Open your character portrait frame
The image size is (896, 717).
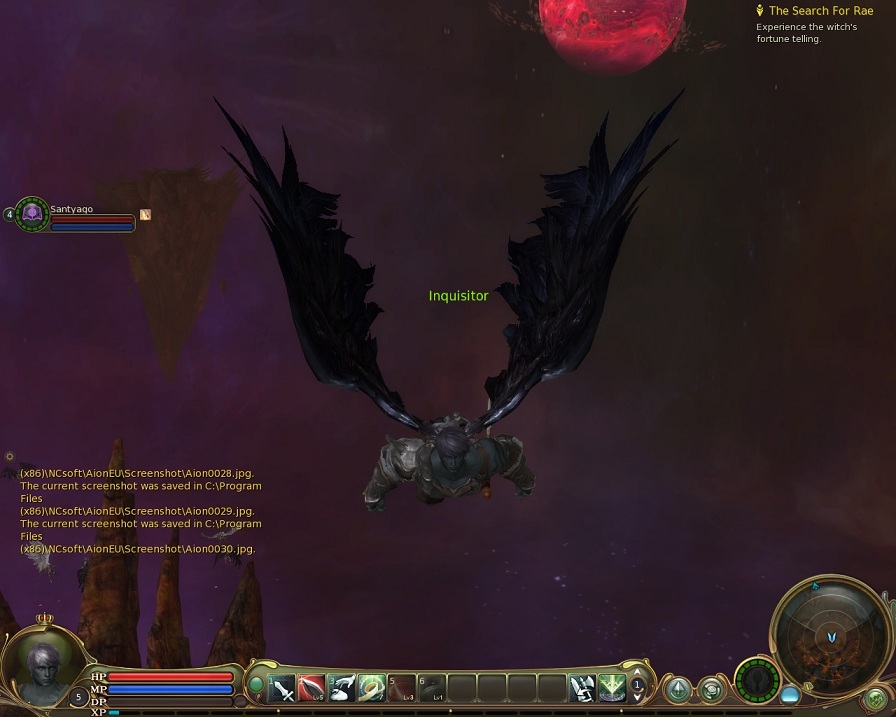(41, 668)
